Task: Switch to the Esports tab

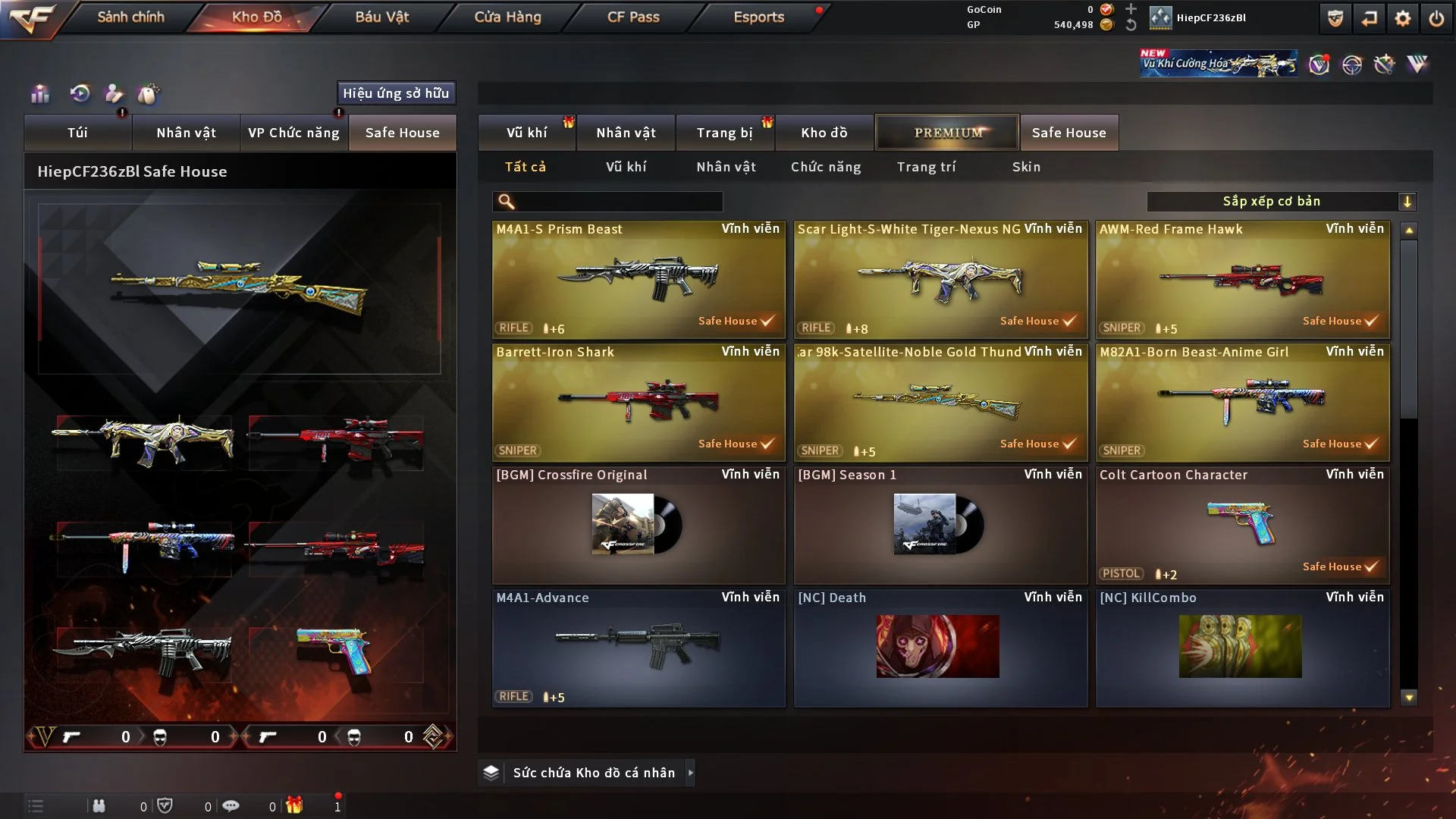Action: [x=758, y=17]
